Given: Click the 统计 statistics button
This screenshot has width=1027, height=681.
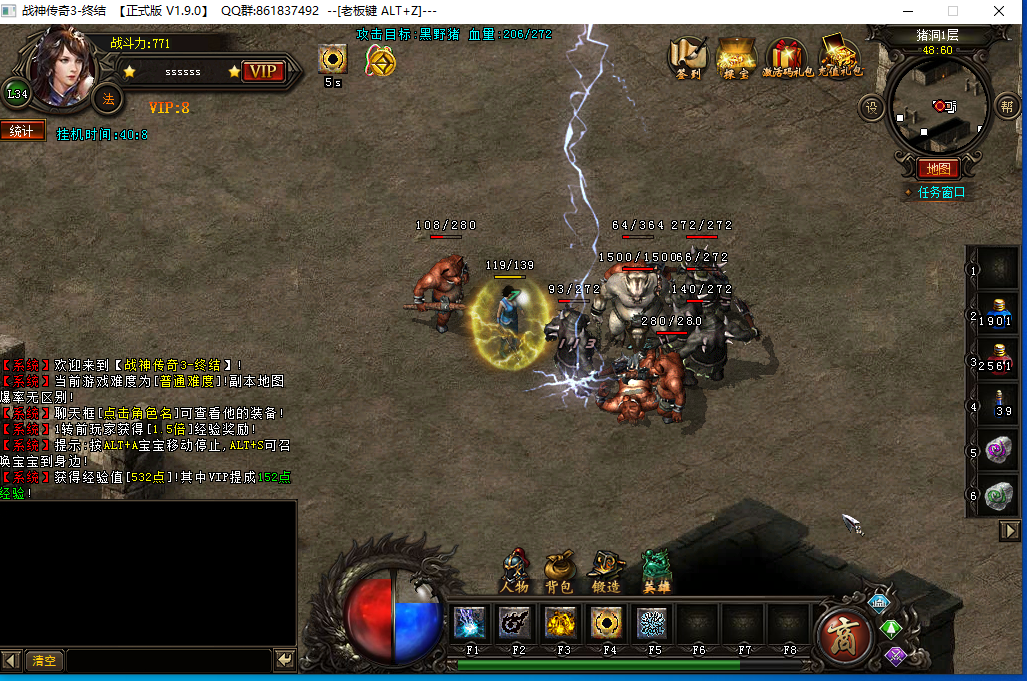Looking at the screenshot, I should tap(22, 131).
